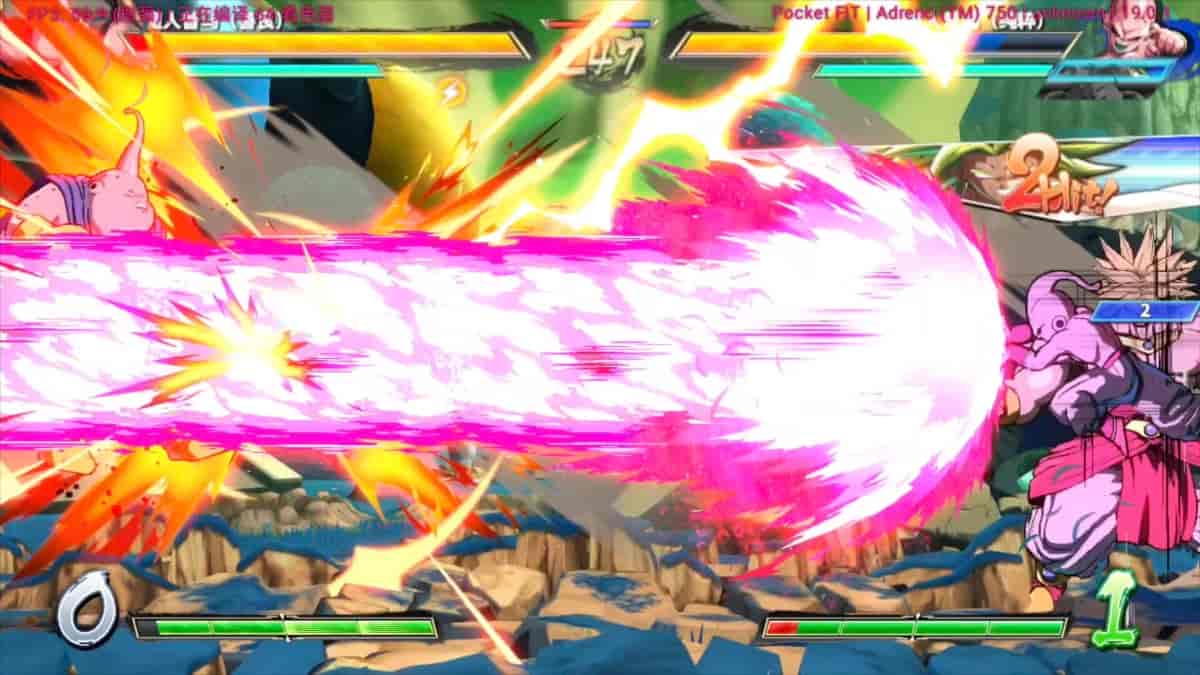Click the lightning bolt Sparking icon
This screenshot has width=1200, height=675.
[x=452, y=92]
